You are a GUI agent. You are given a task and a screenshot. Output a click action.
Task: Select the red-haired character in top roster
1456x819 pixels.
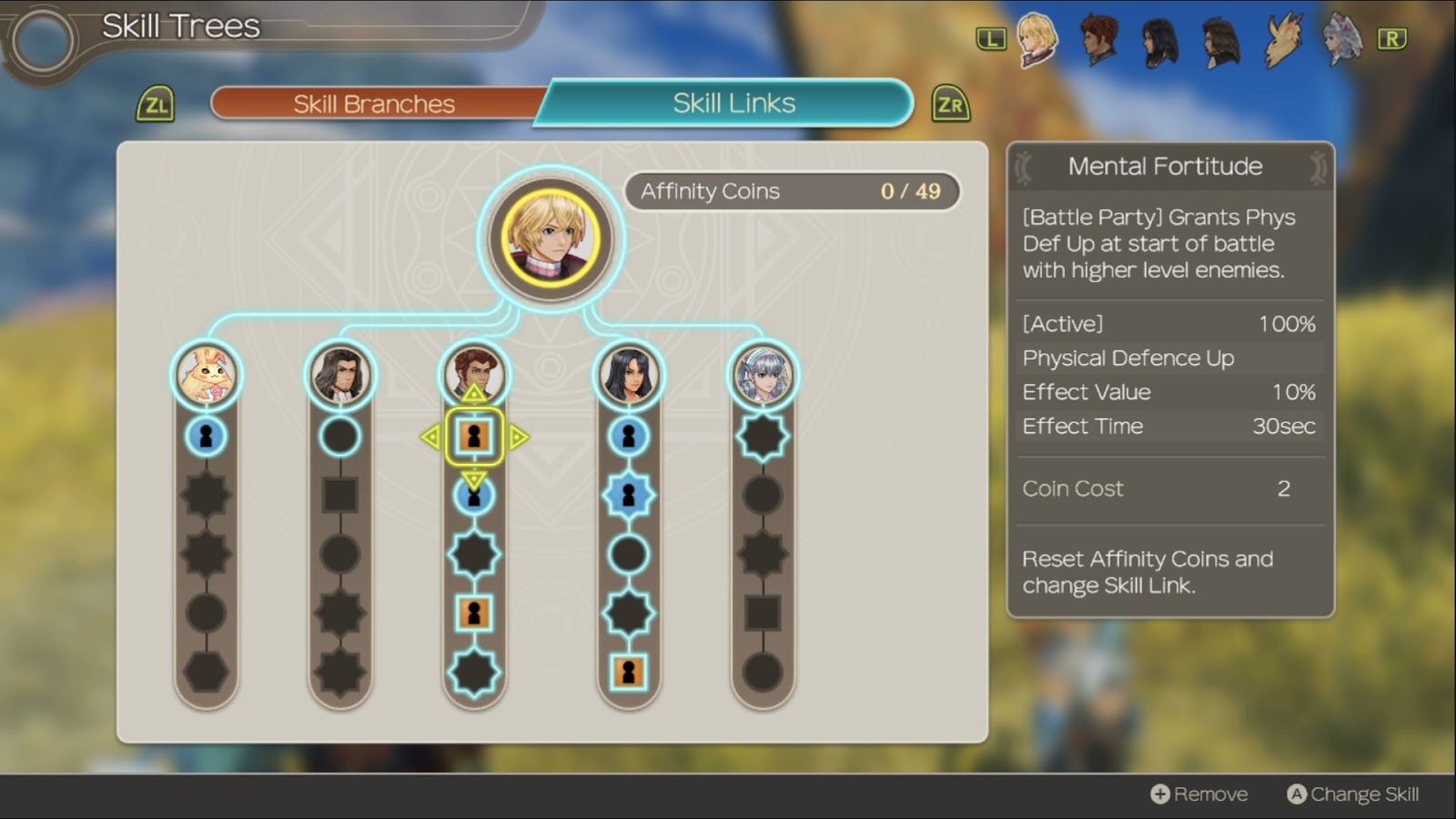1098,40
